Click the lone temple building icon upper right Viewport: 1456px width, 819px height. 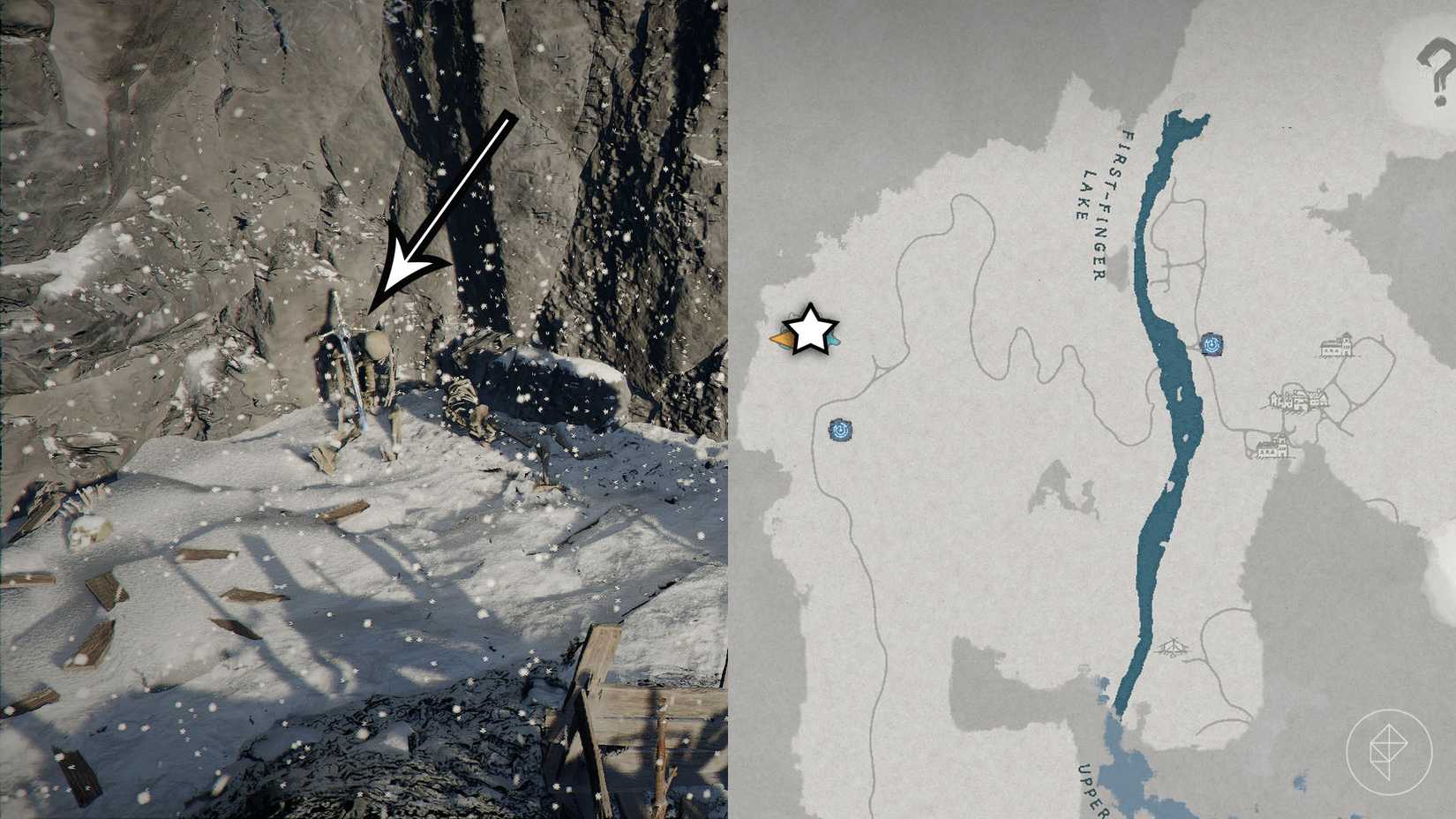1337,344
